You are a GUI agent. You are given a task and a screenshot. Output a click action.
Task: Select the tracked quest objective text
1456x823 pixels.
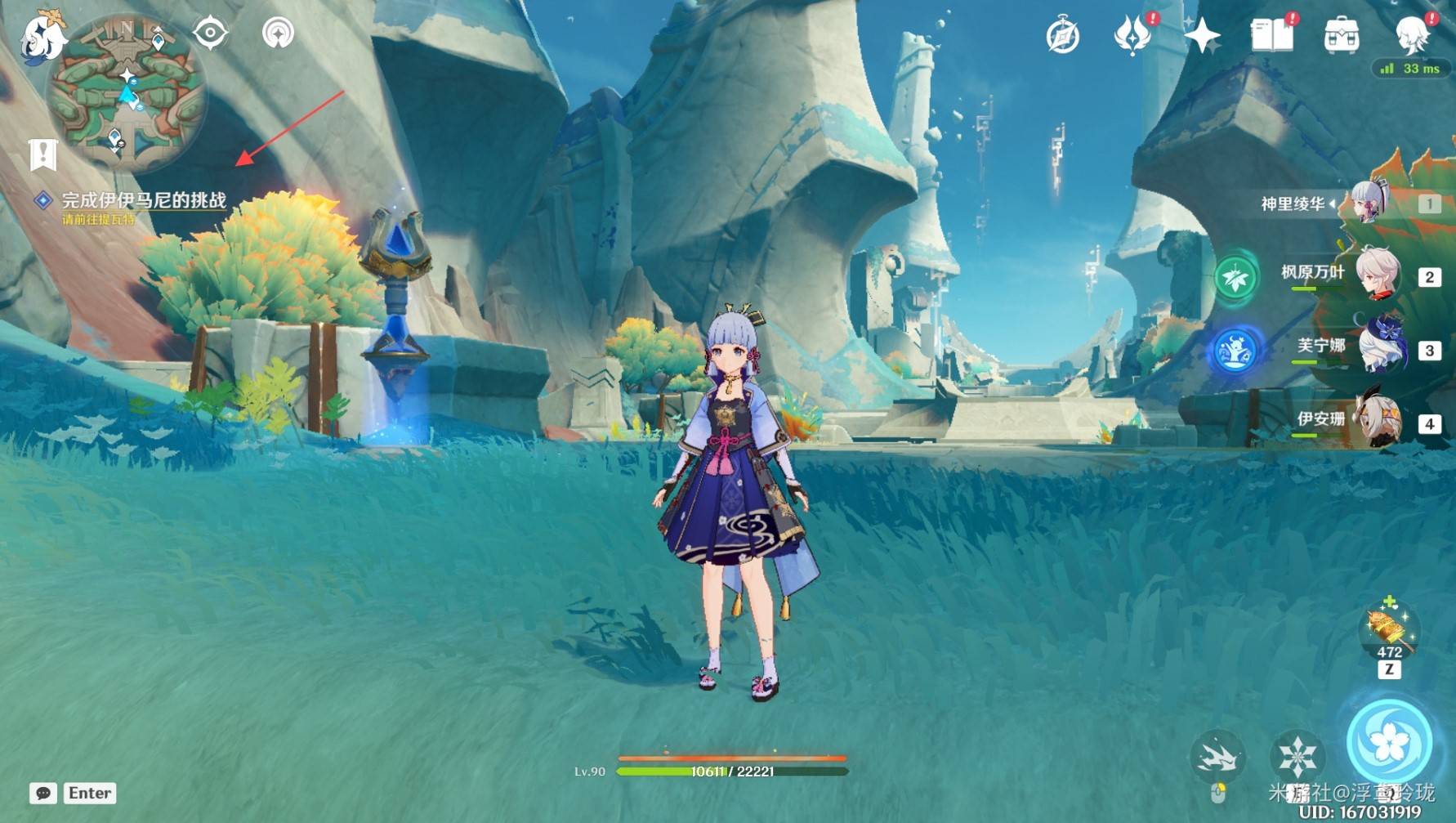(144, 200)
